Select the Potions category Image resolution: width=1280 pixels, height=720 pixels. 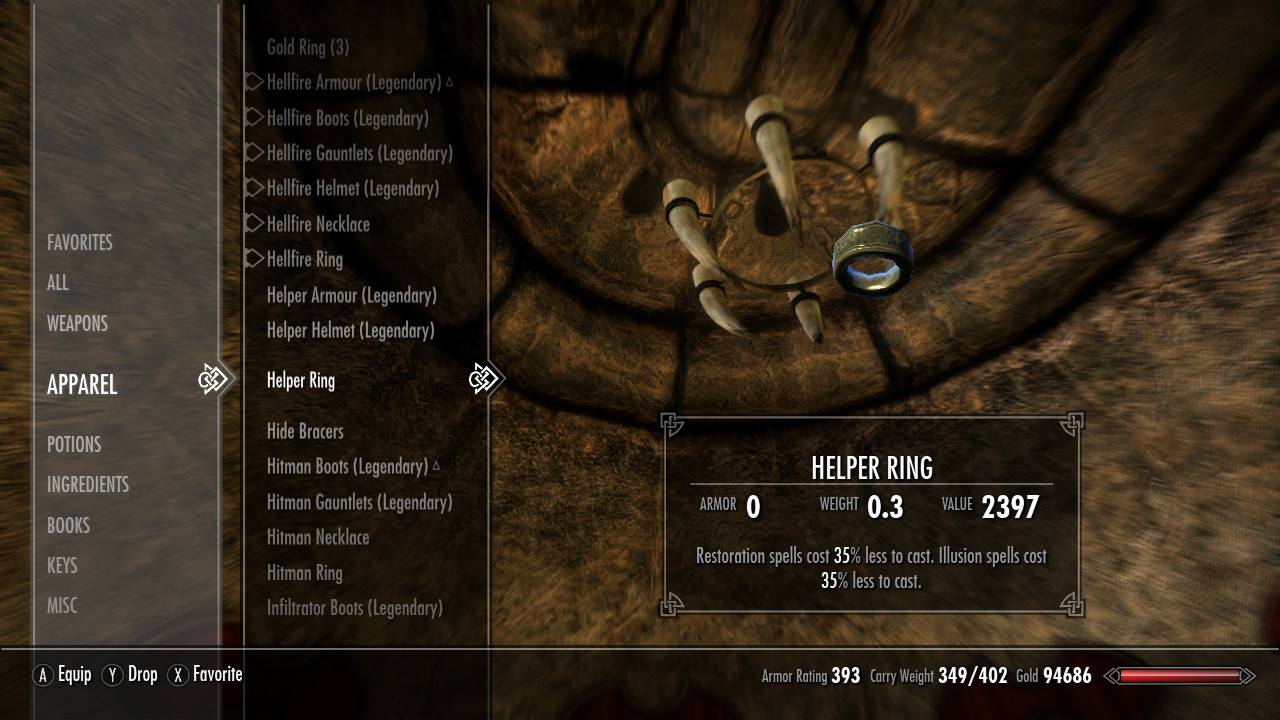click(74, 444)
